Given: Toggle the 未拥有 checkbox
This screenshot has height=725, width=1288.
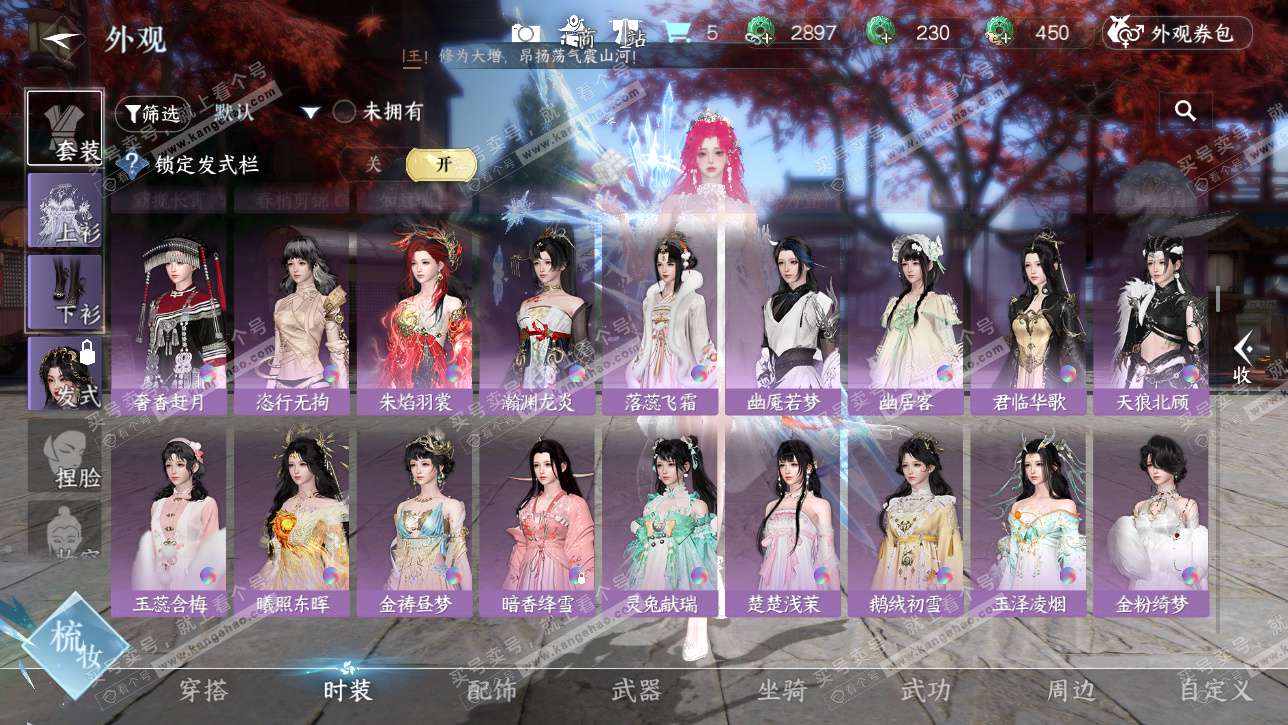Looking at the screenshot, I should point(345,112).
